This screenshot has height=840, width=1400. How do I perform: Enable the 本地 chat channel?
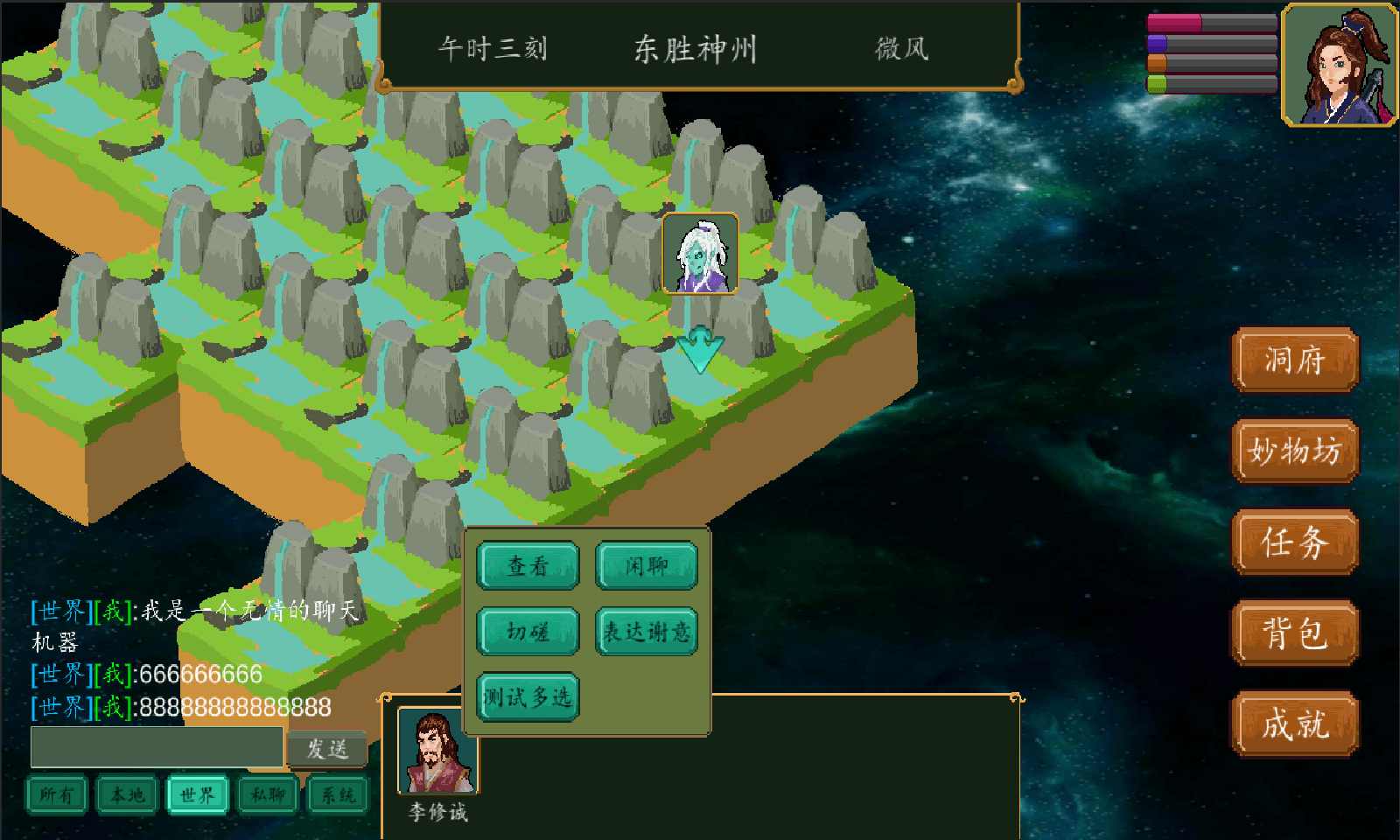click(127, 796)
